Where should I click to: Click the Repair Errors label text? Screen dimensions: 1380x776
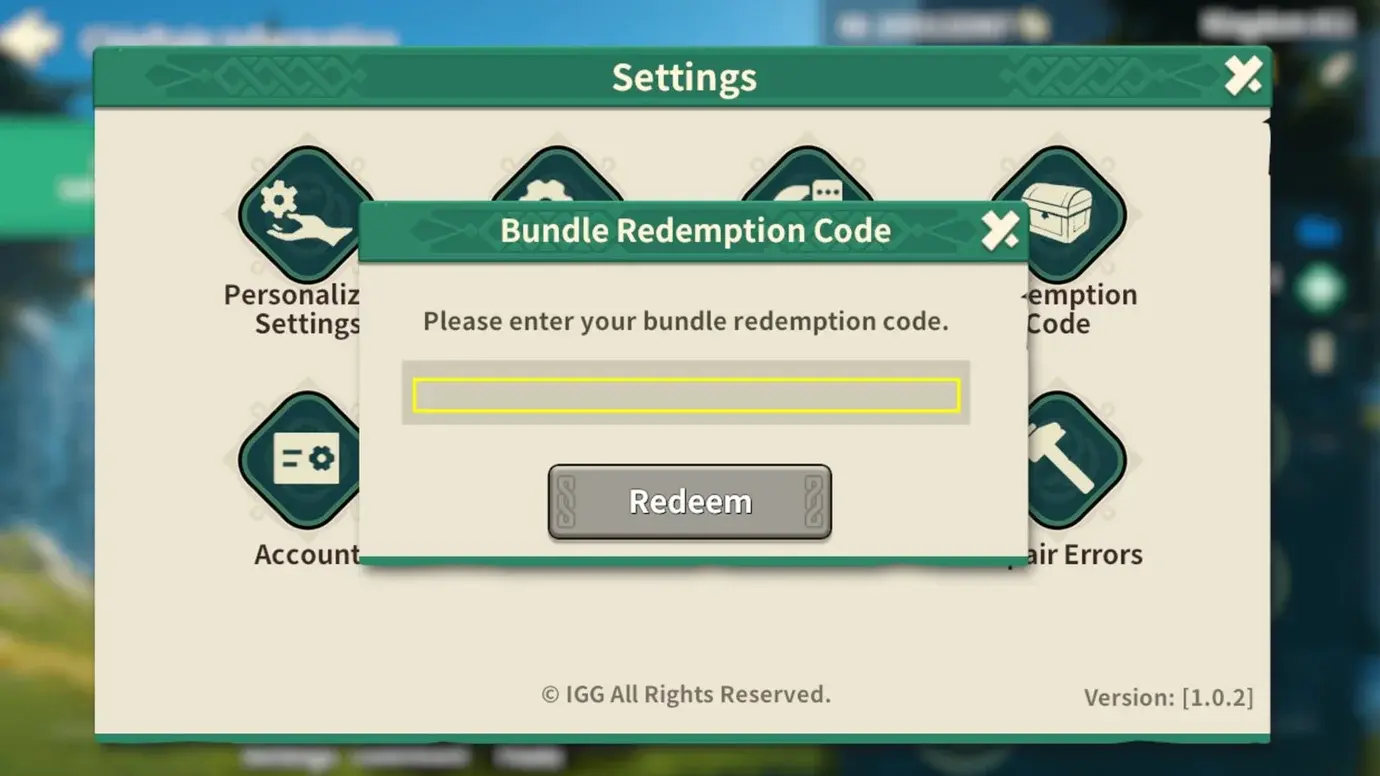(1083, 554)
